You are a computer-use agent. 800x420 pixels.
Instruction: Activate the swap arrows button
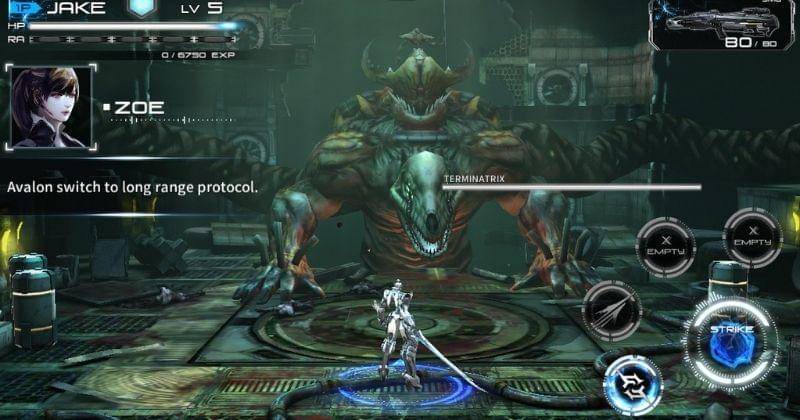[x=632, y=385]
